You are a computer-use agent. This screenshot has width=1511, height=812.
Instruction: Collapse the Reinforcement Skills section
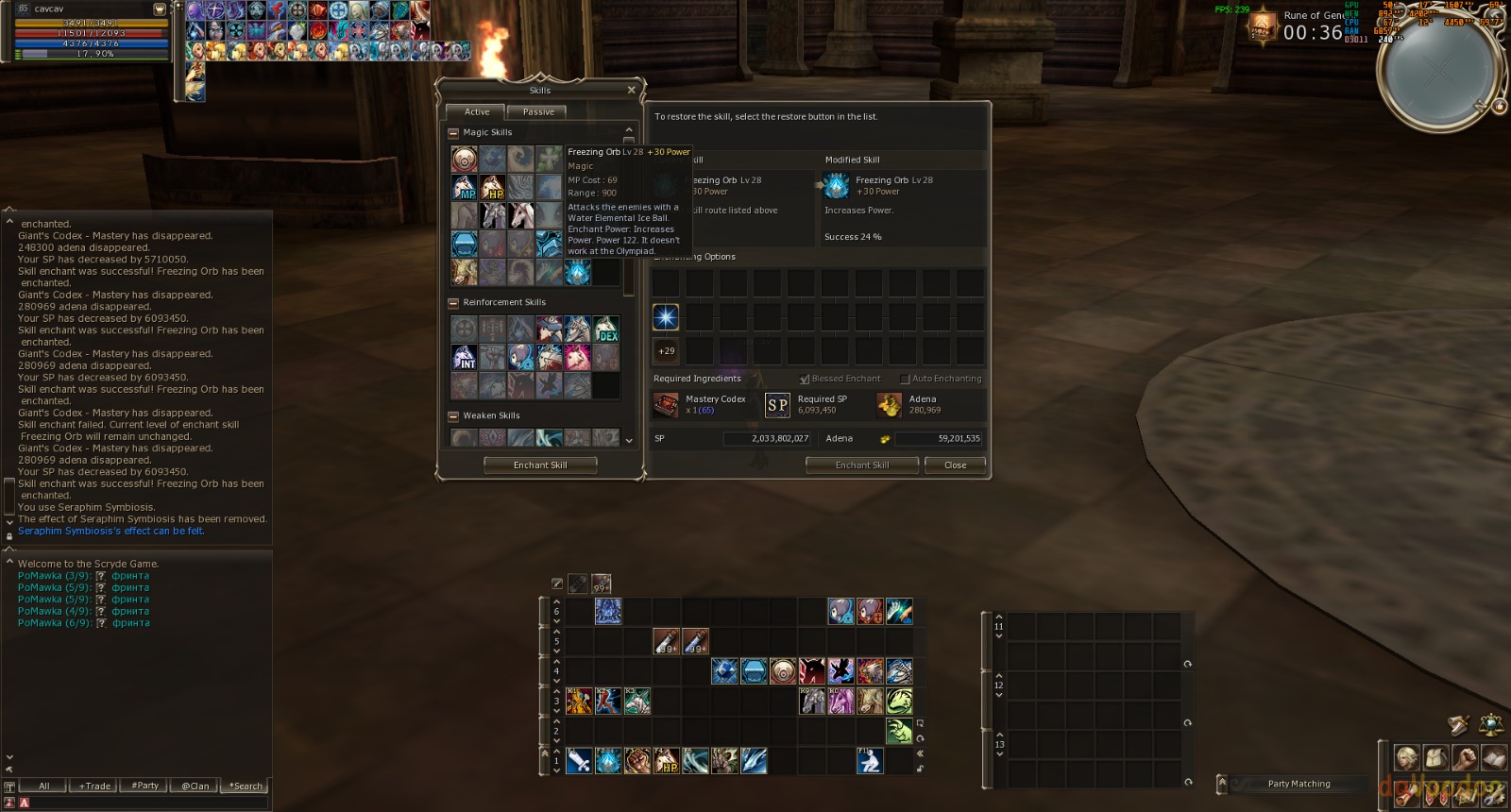click(453, 303)
